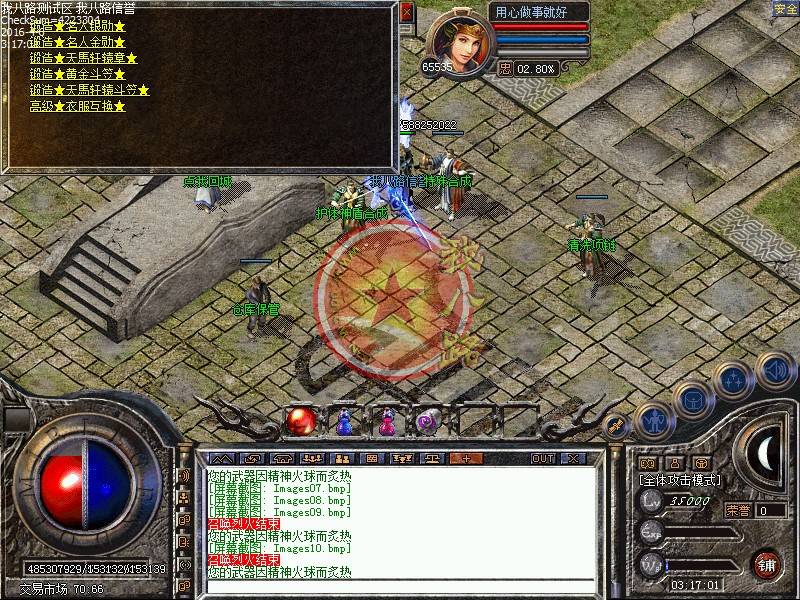Close the NPC dialog with the red X
Viewport: 800px width, 600px height.
406,13
